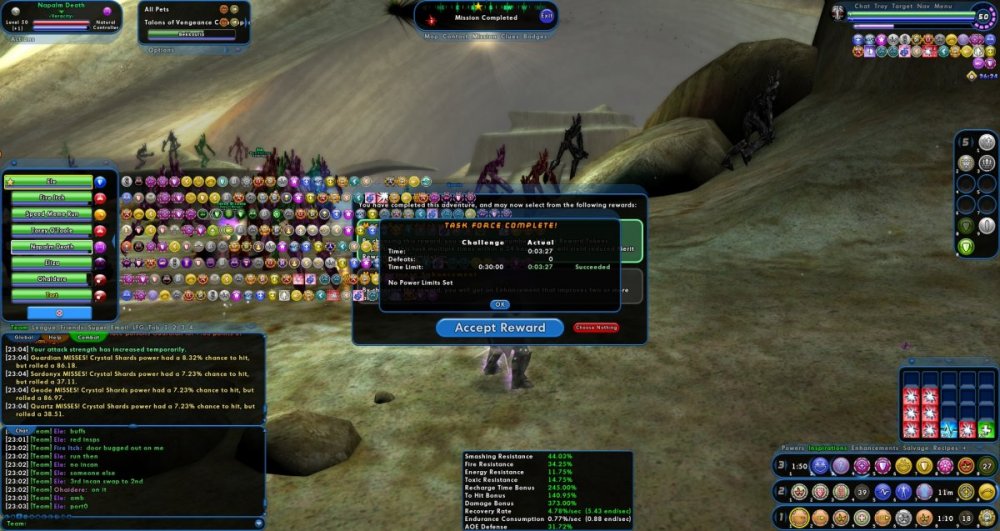1000x531 pixels.
Task: Open the Map from the navigation bar
Action: click(x=431, y=35)
